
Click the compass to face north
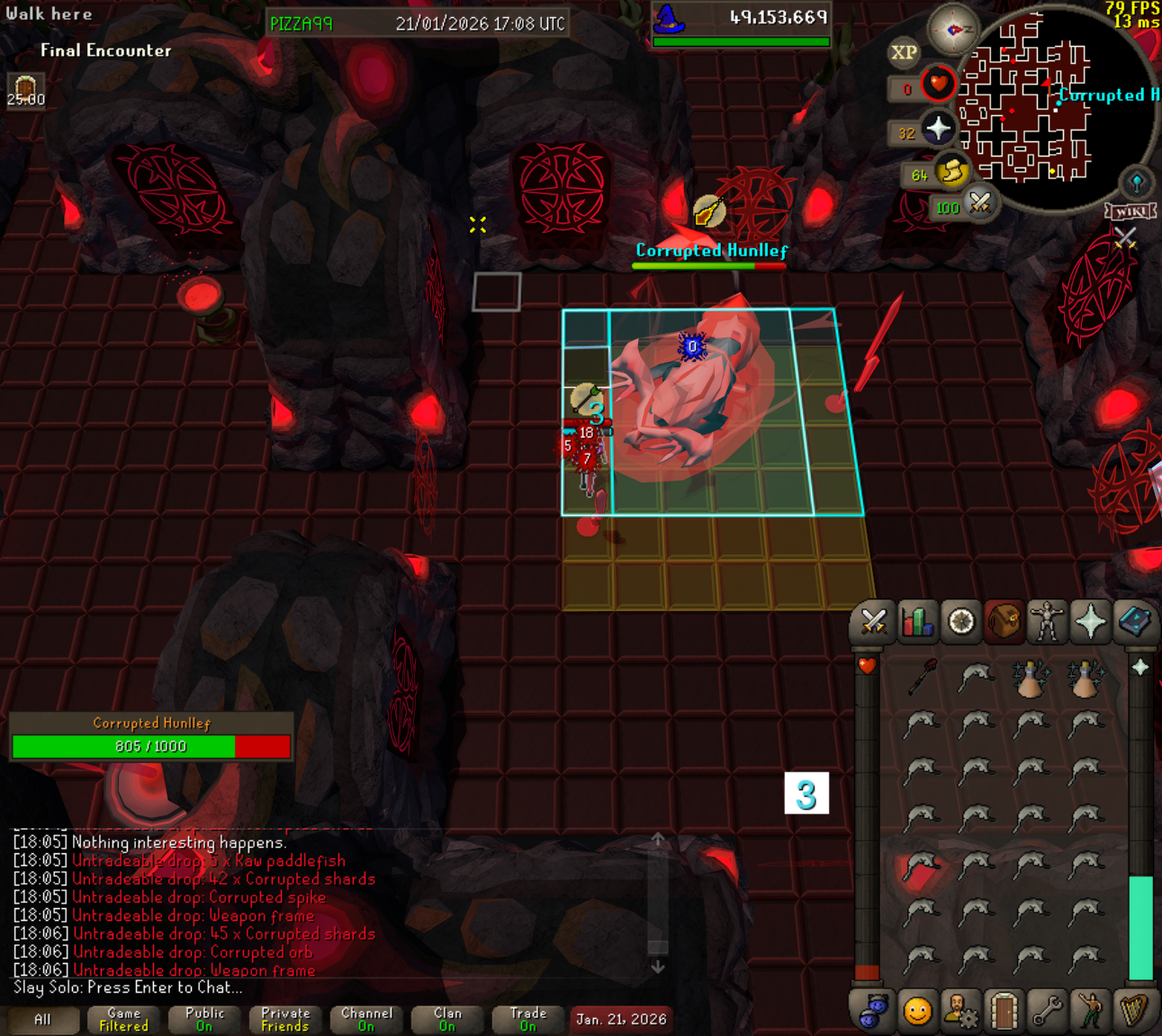point(953,31)
